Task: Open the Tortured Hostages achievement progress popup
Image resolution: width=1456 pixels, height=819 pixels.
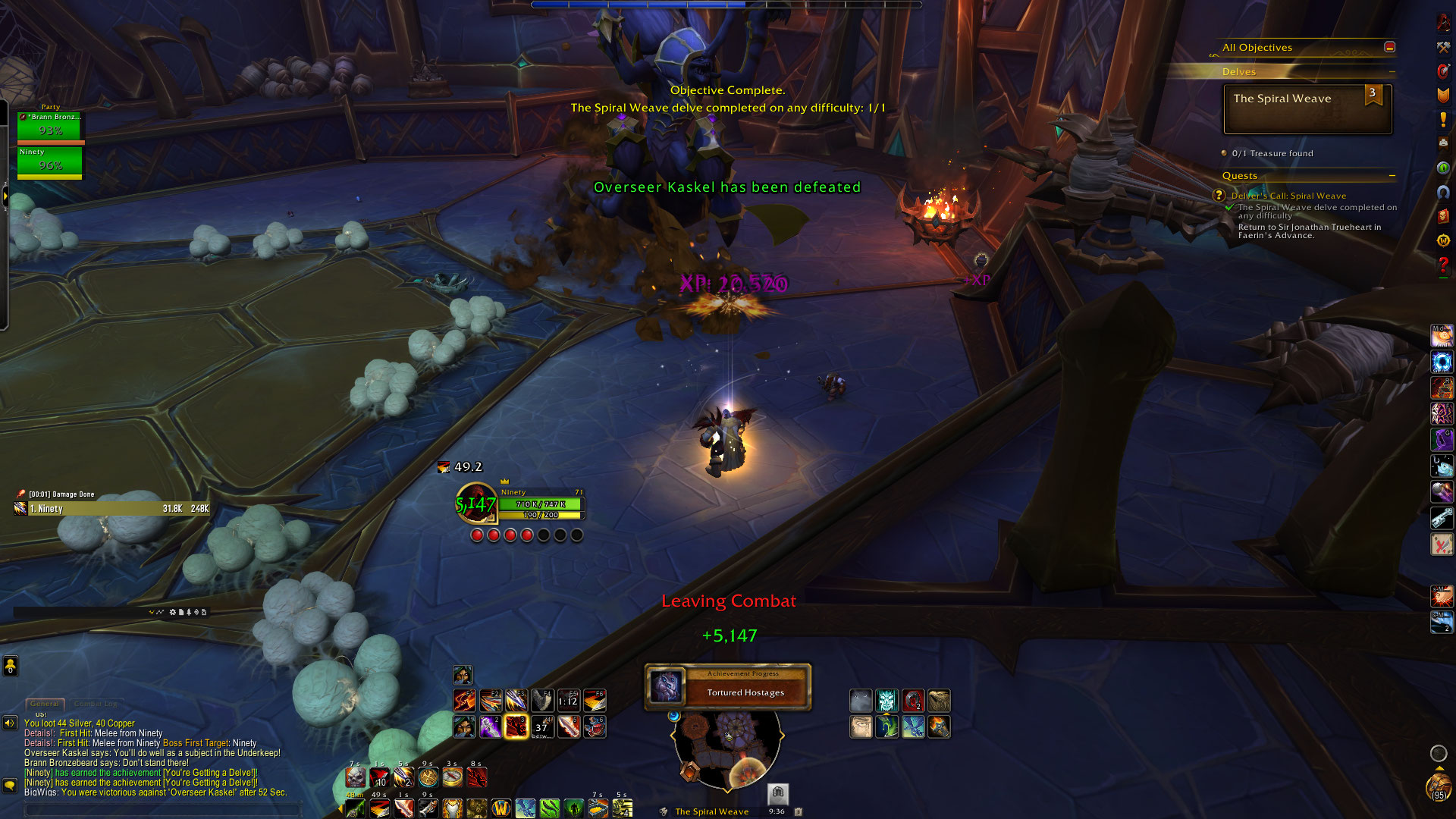Action: [728, 687]
